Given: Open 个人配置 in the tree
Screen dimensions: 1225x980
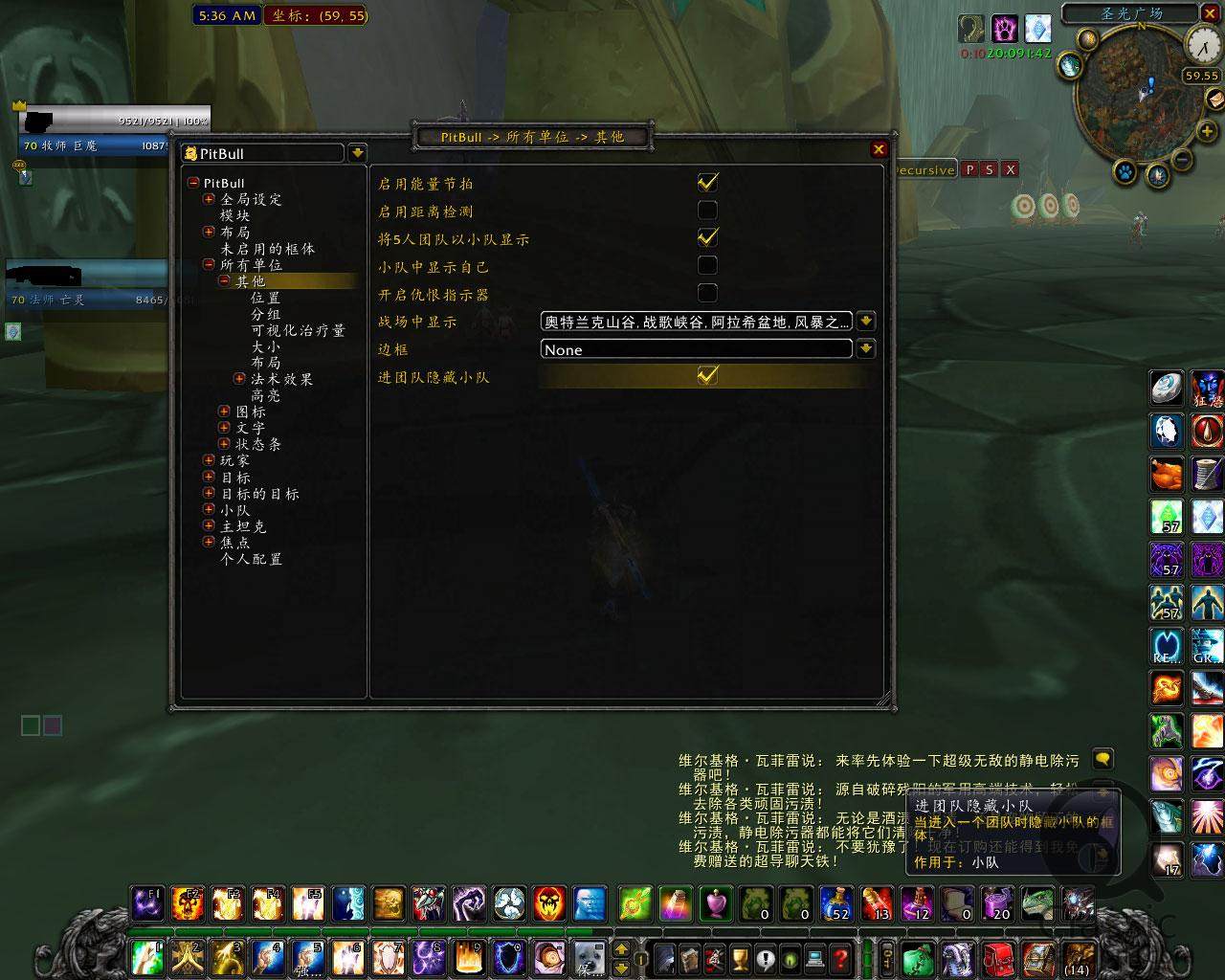Looking at the screenshot, I should coord(251,559).
